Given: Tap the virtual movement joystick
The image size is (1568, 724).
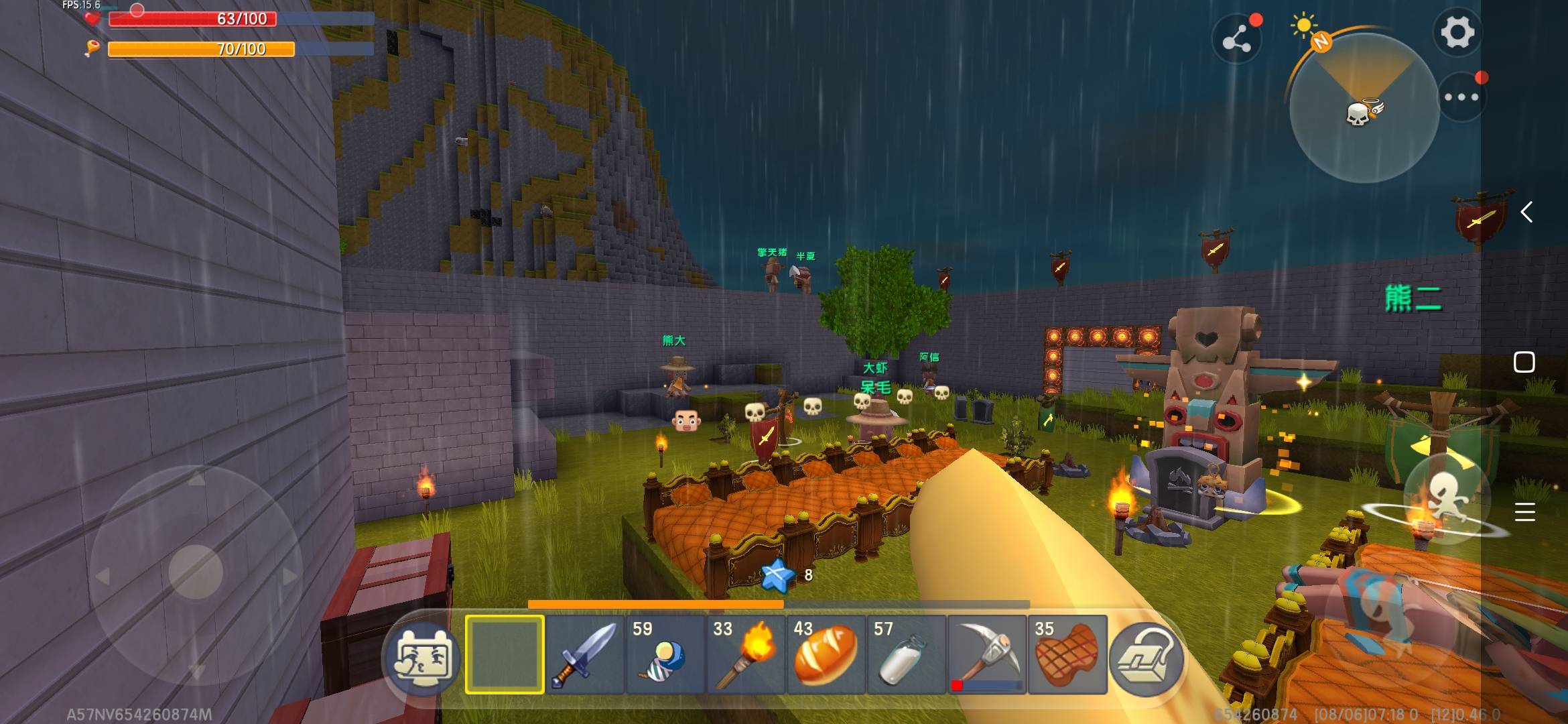Looking at the screenshot, I should coord(195,572).
